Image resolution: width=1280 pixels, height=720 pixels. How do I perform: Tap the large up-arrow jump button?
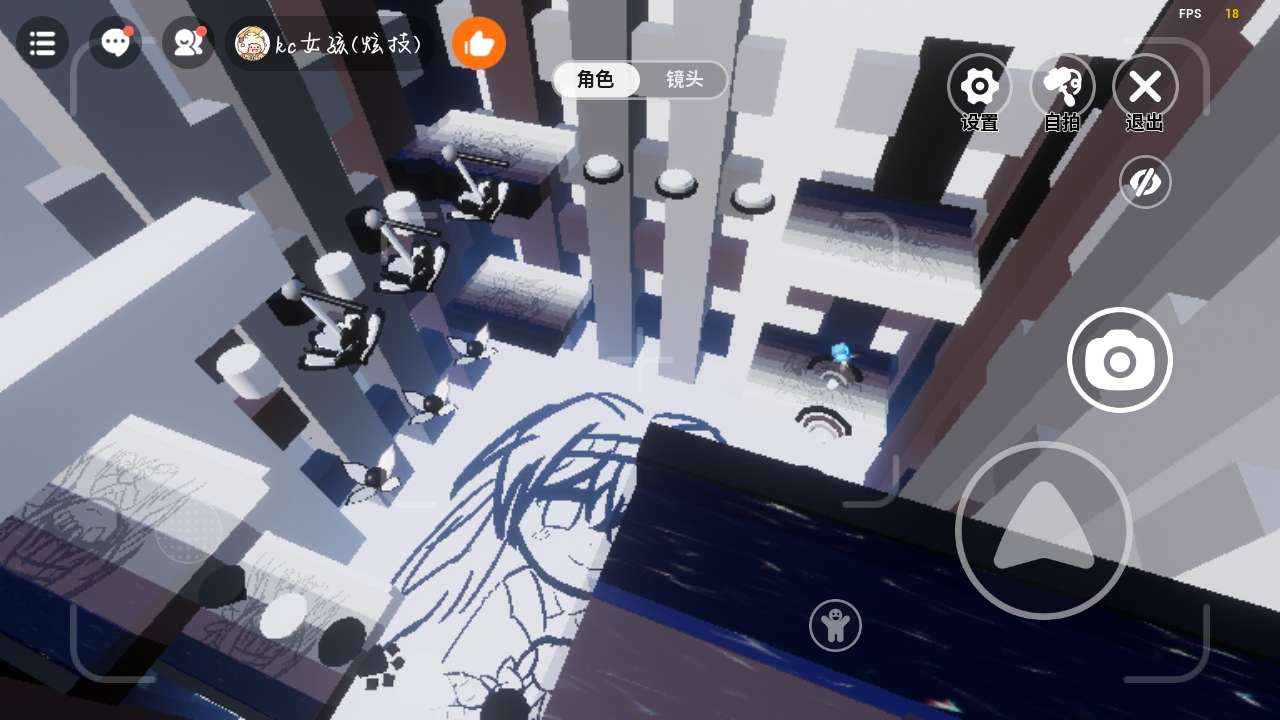click(x=1043, y=530)
